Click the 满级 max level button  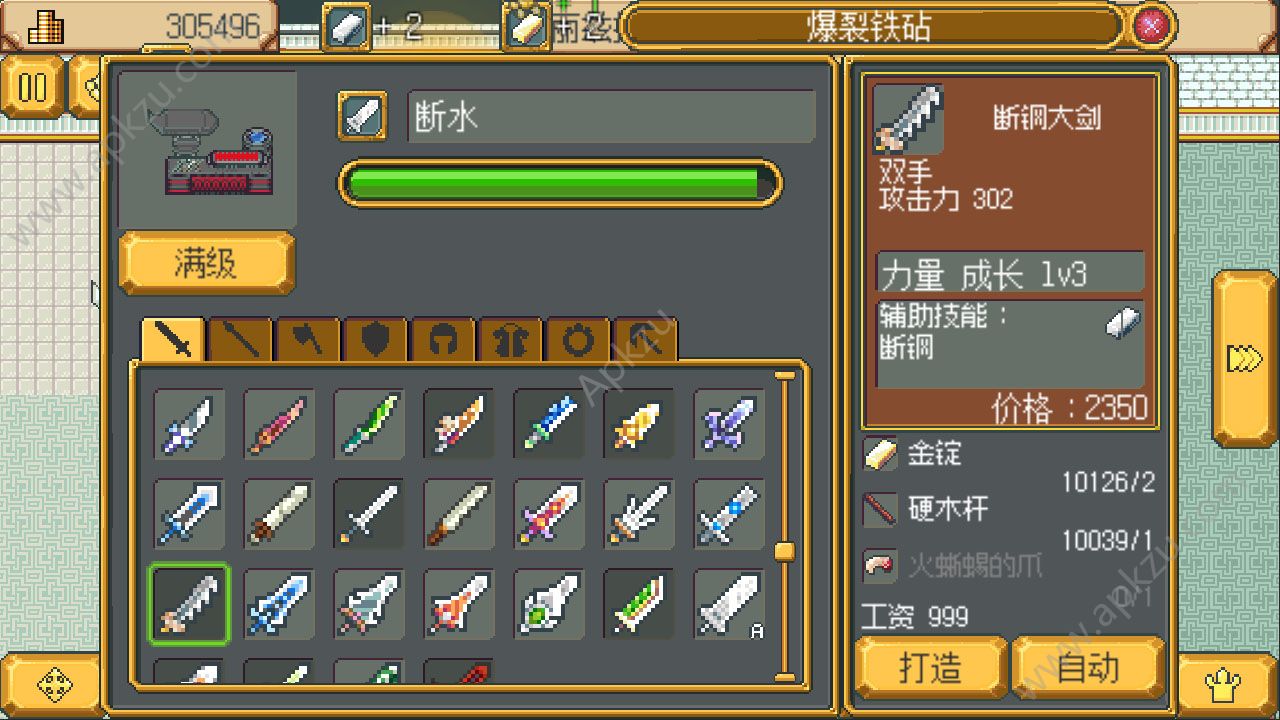coord(205,263)
